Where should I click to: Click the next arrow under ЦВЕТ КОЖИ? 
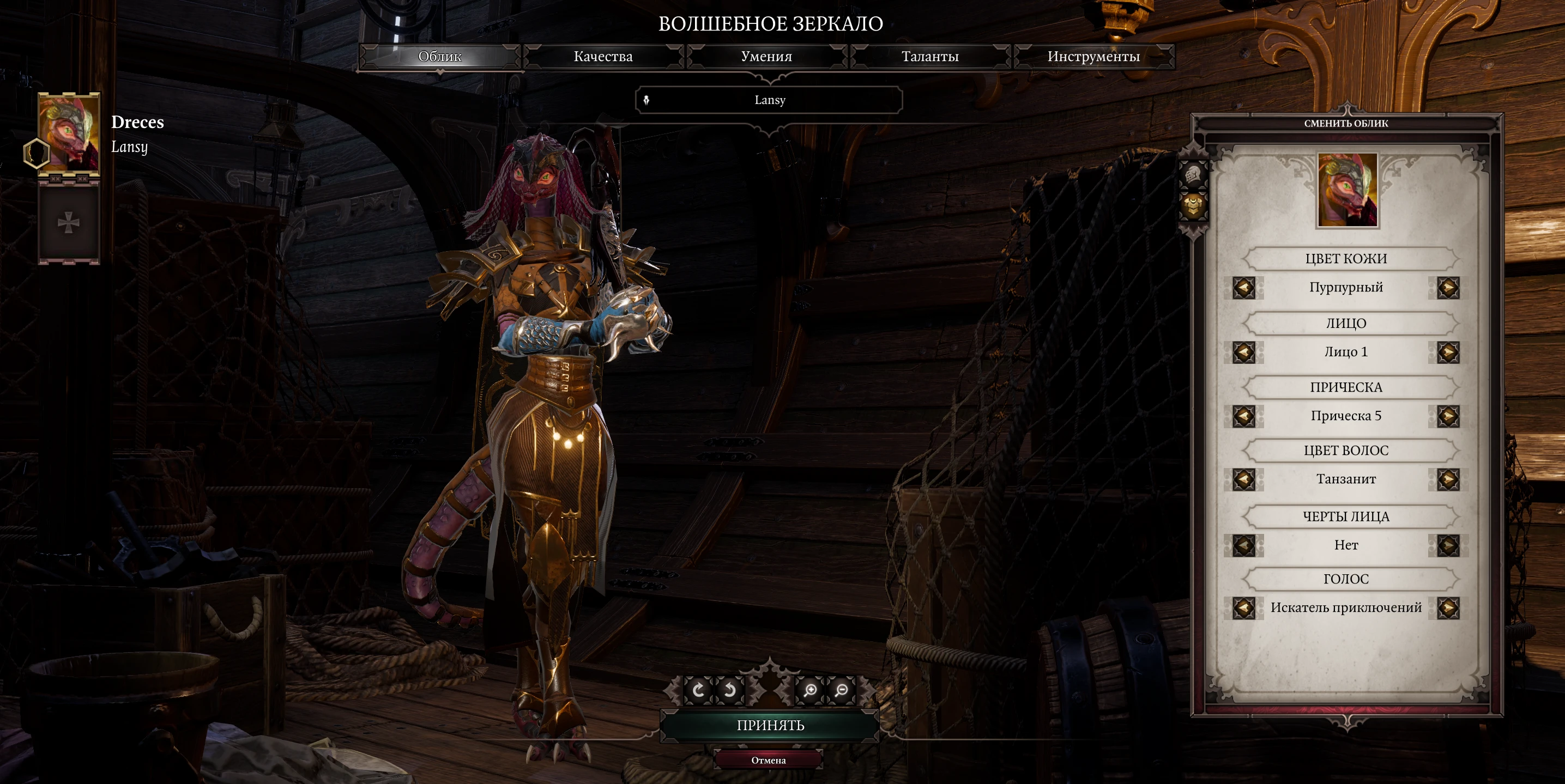1448,287
